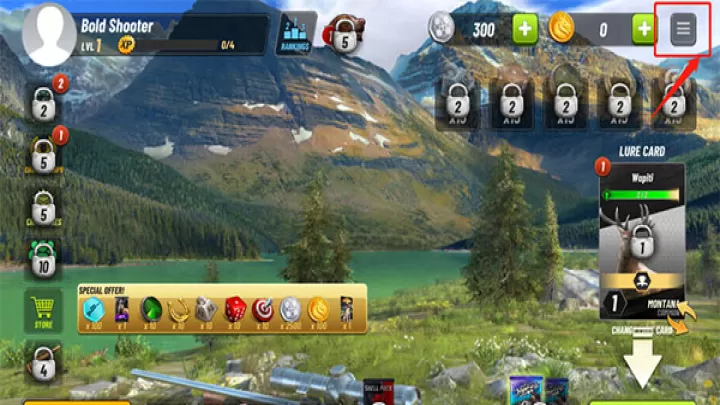
Task: View the Special Offer item bundle
Action: 221,309
